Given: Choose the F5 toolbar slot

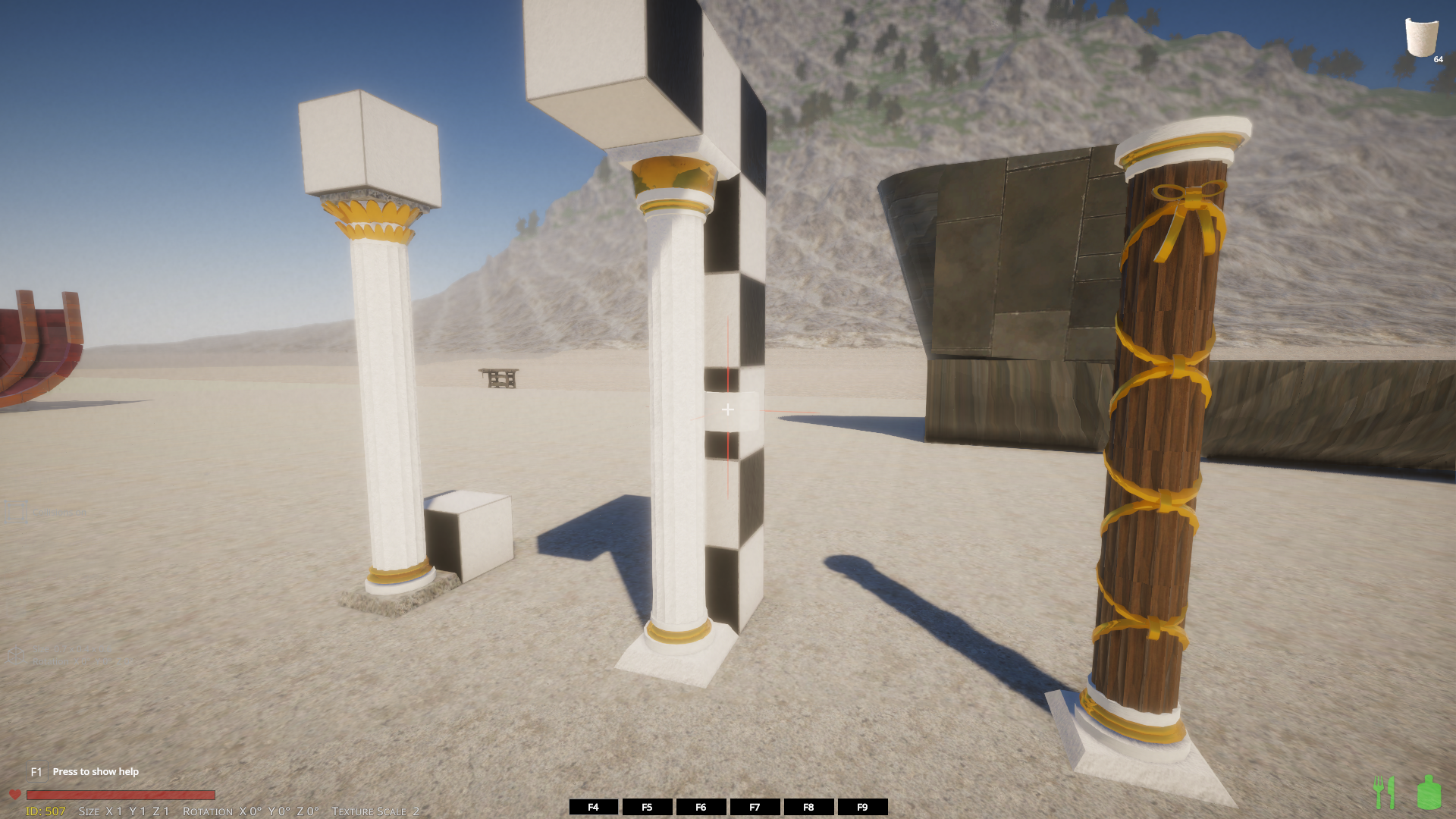Looking at the screenshot, I should click(x=647, y=807).
